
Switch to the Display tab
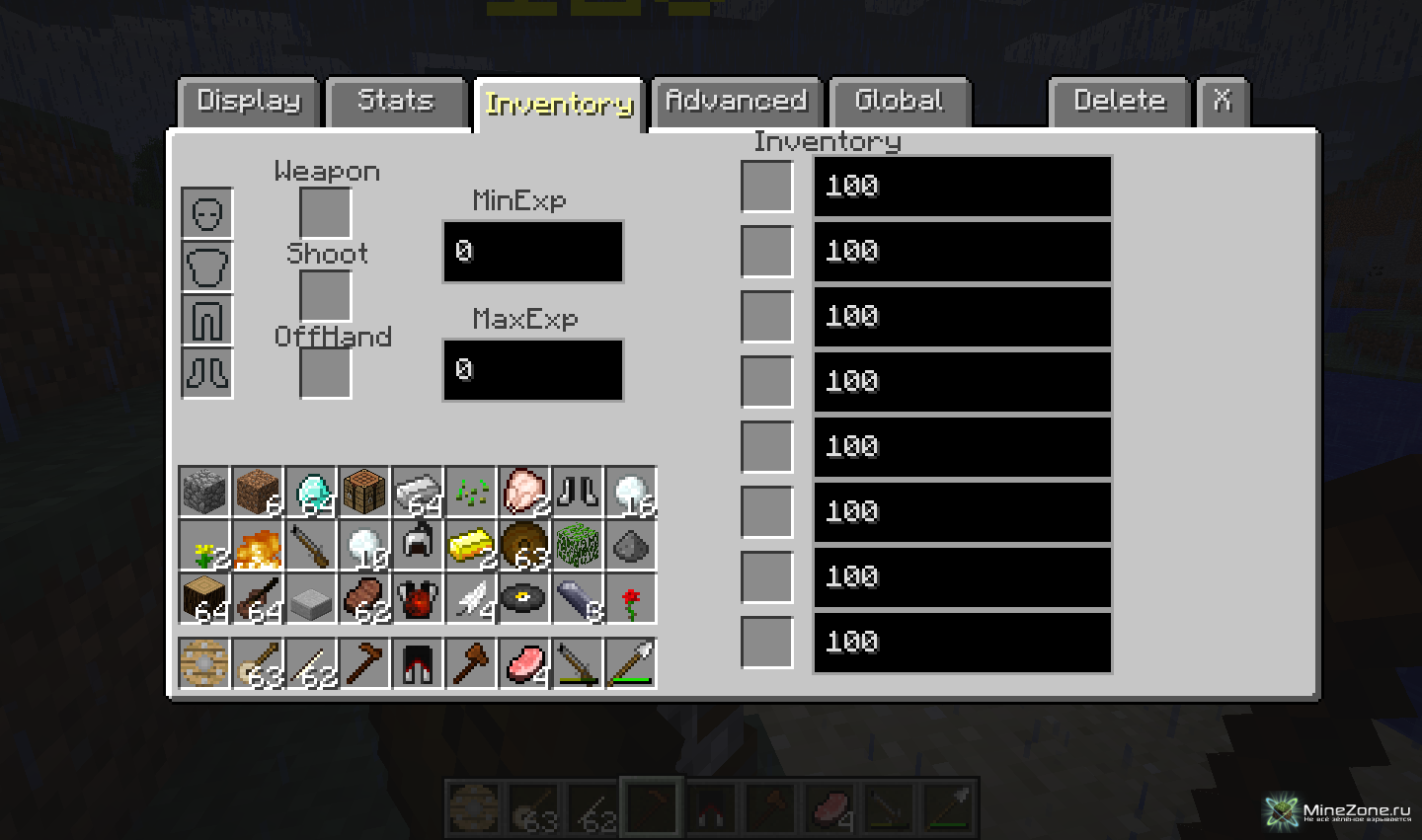tap(249, 102)
